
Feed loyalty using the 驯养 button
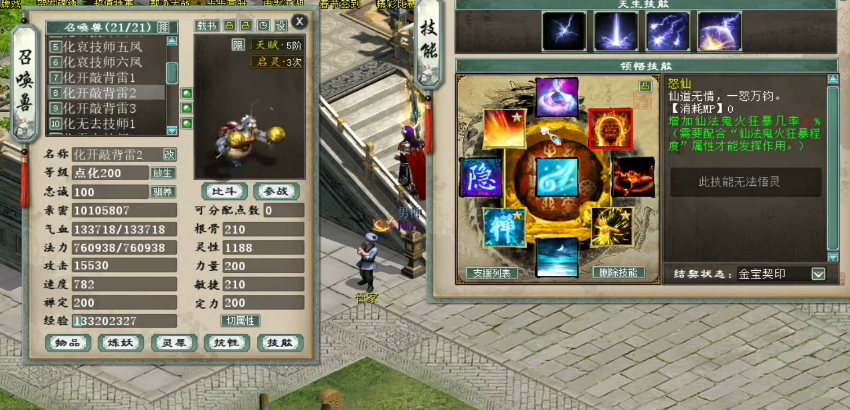point(163,192)
